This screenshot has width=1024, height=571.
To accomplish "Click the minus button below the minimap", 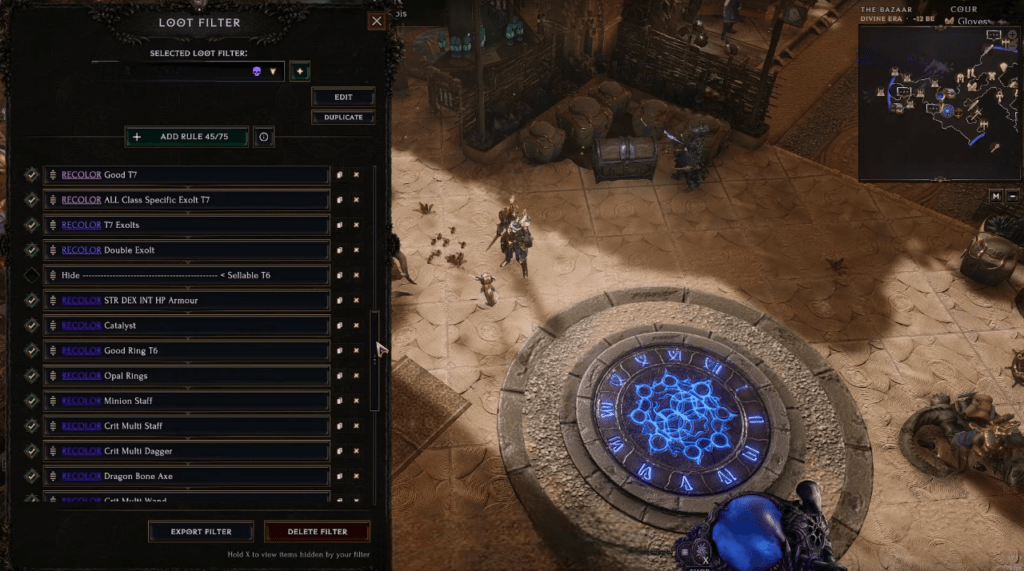I will [x=1014, y=196].
